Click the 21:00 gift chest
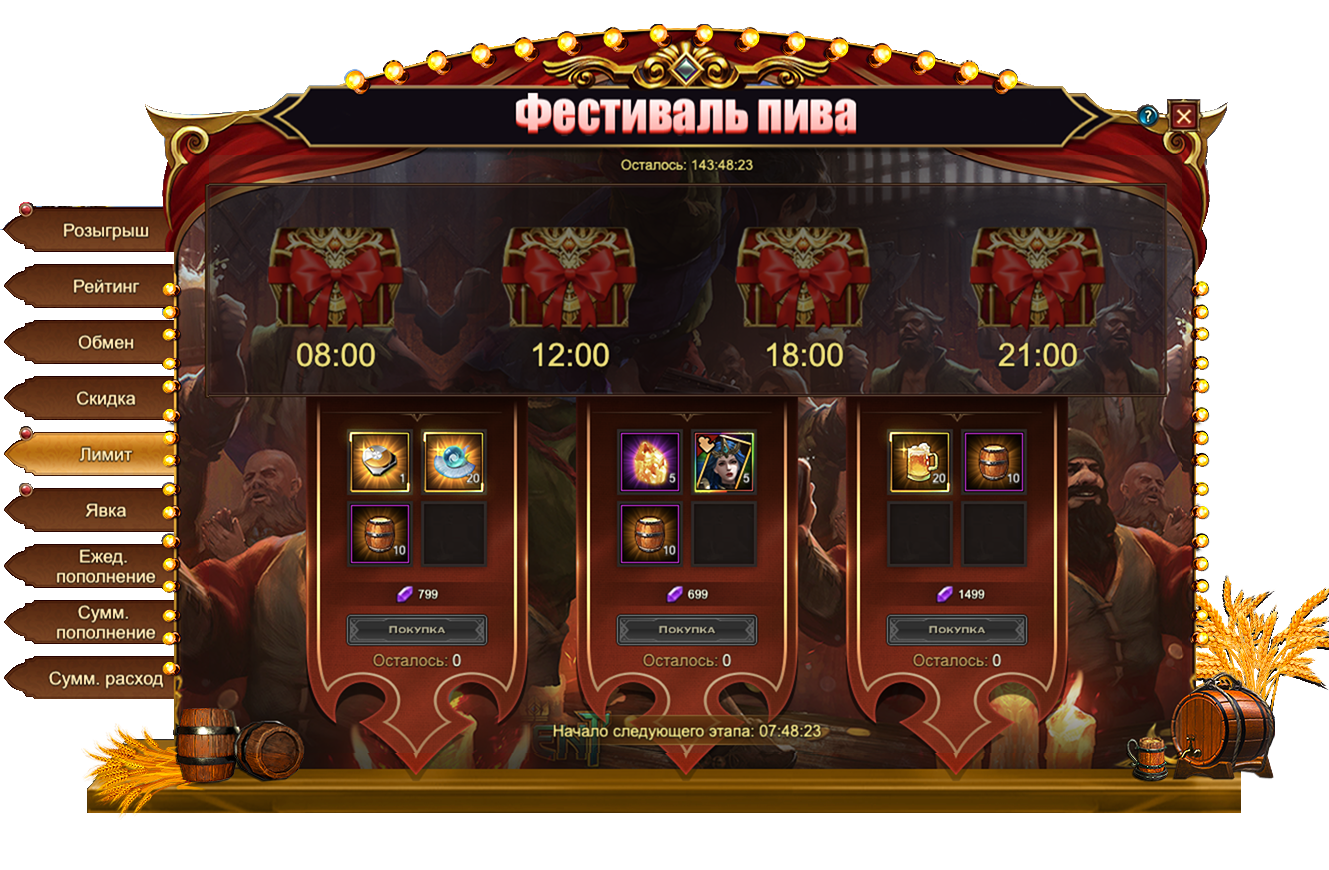1329x870 pixels. coord(1038,277)
